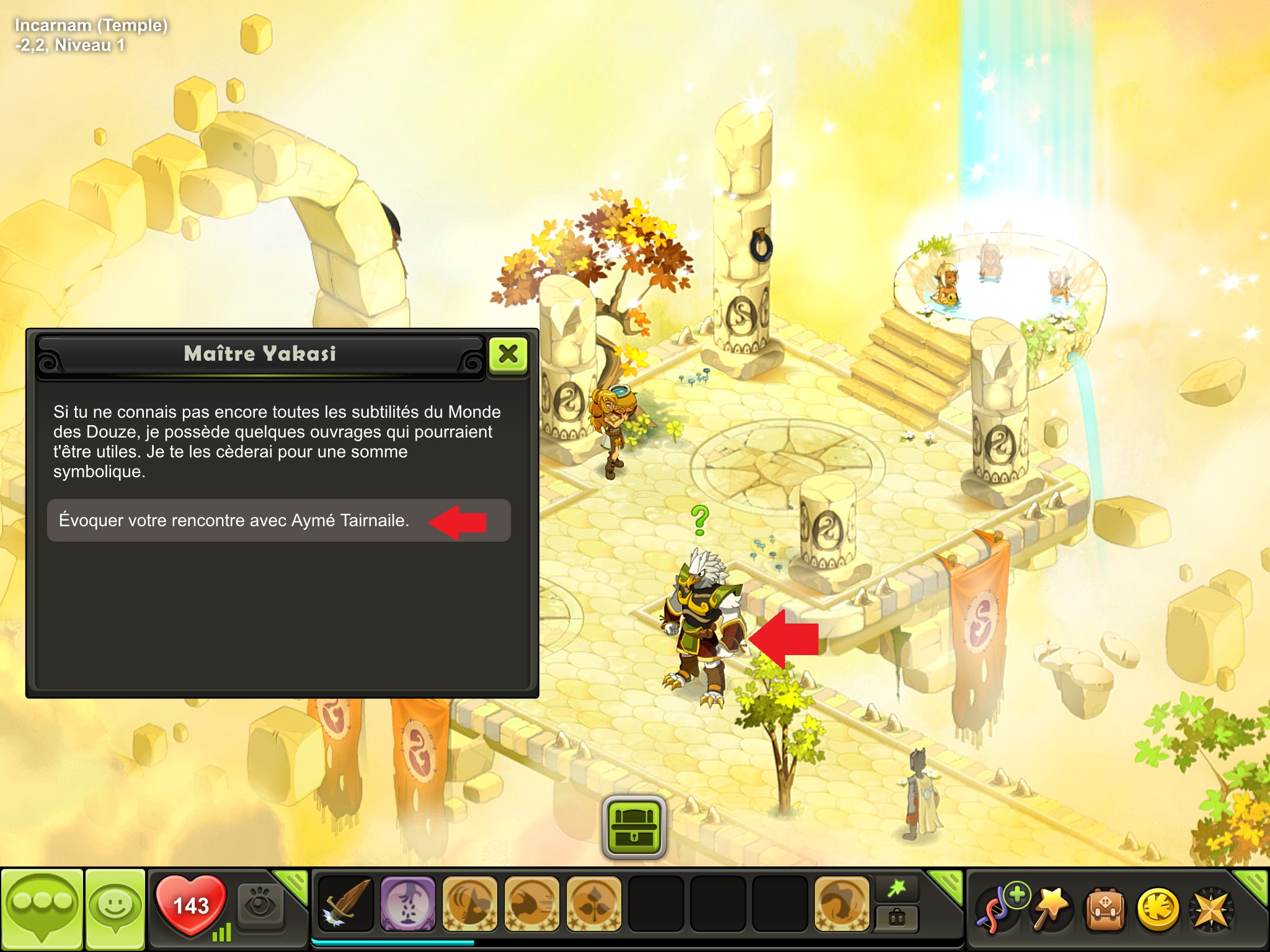The height and width of the screenshot is (952, 1270).
Task: Open the gold kama coin shop
Action: point(1157,908)
